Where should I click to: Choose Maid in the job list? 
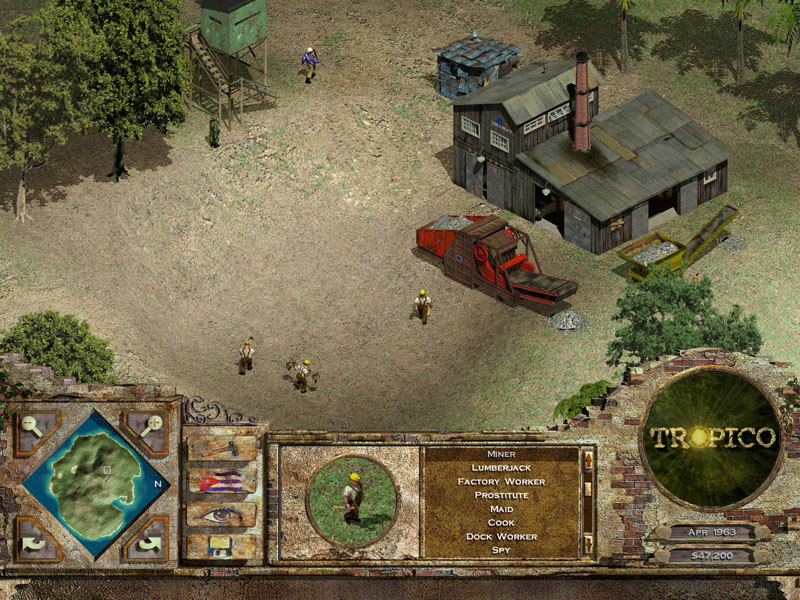pos(501,509)
